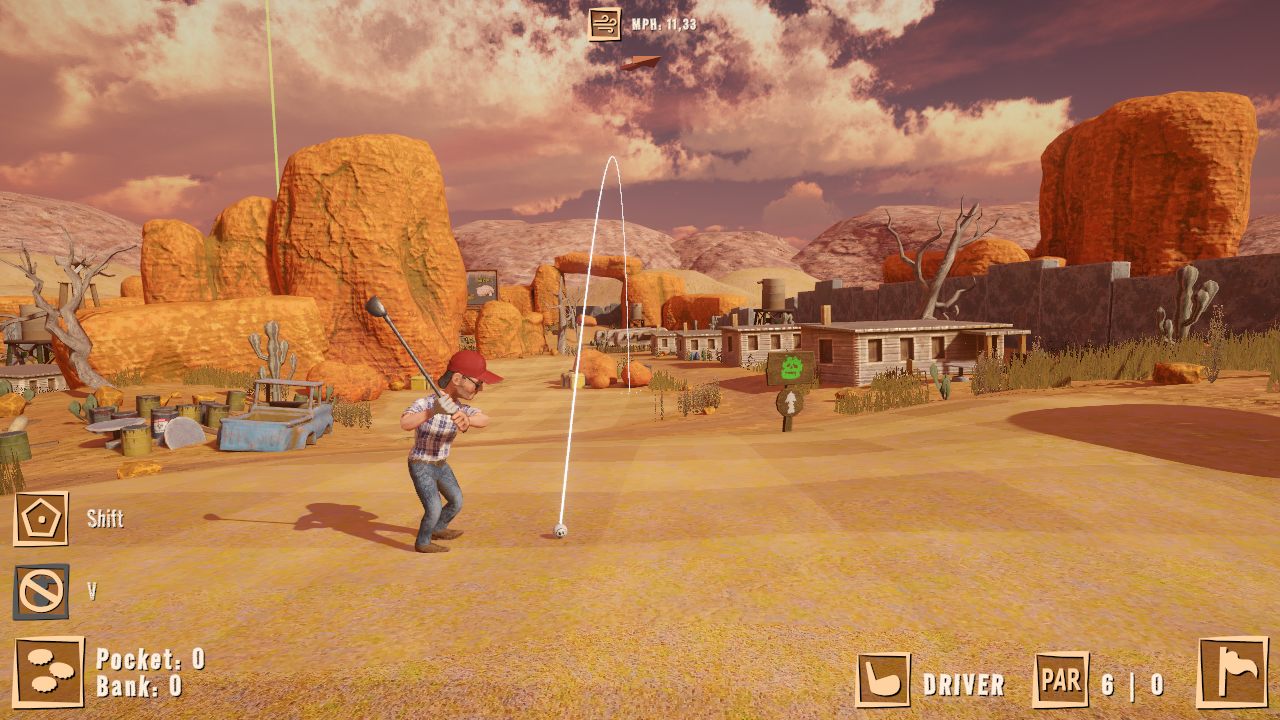Select the Driver golf club icon

pos(883,680)
